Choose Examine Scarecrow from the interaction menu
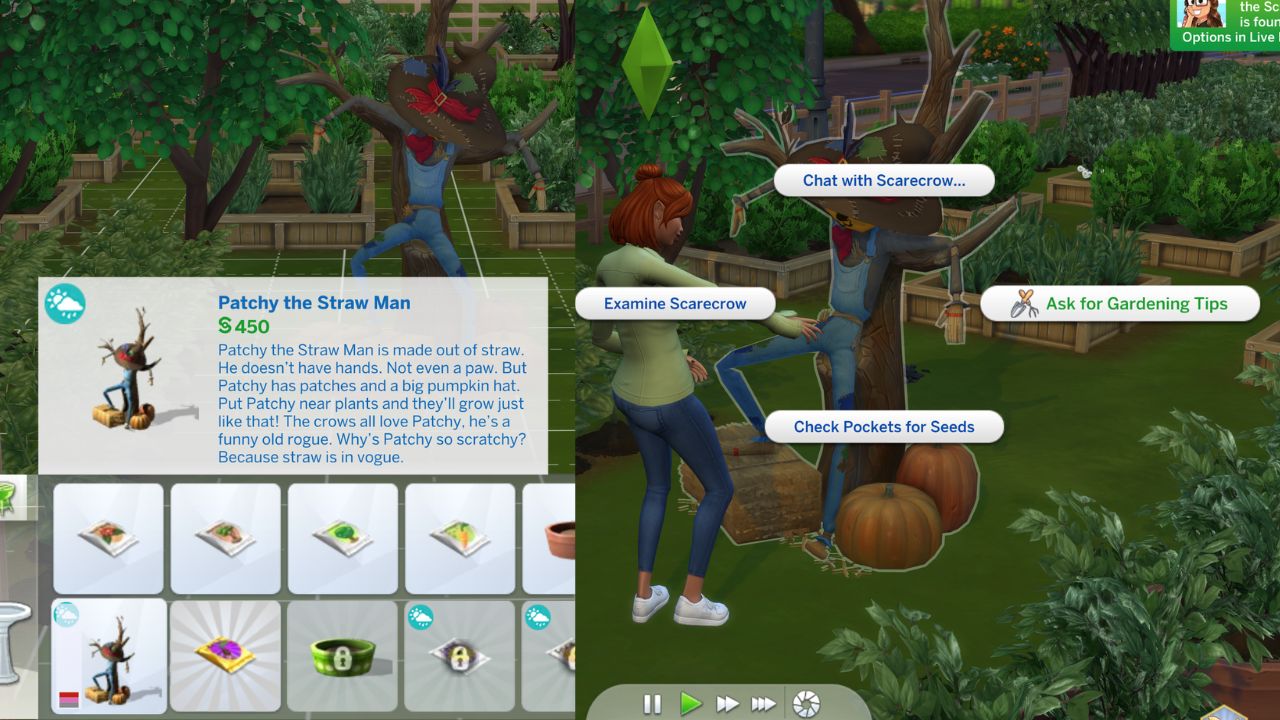This screenshot has height=720, width=1280. 675,303
